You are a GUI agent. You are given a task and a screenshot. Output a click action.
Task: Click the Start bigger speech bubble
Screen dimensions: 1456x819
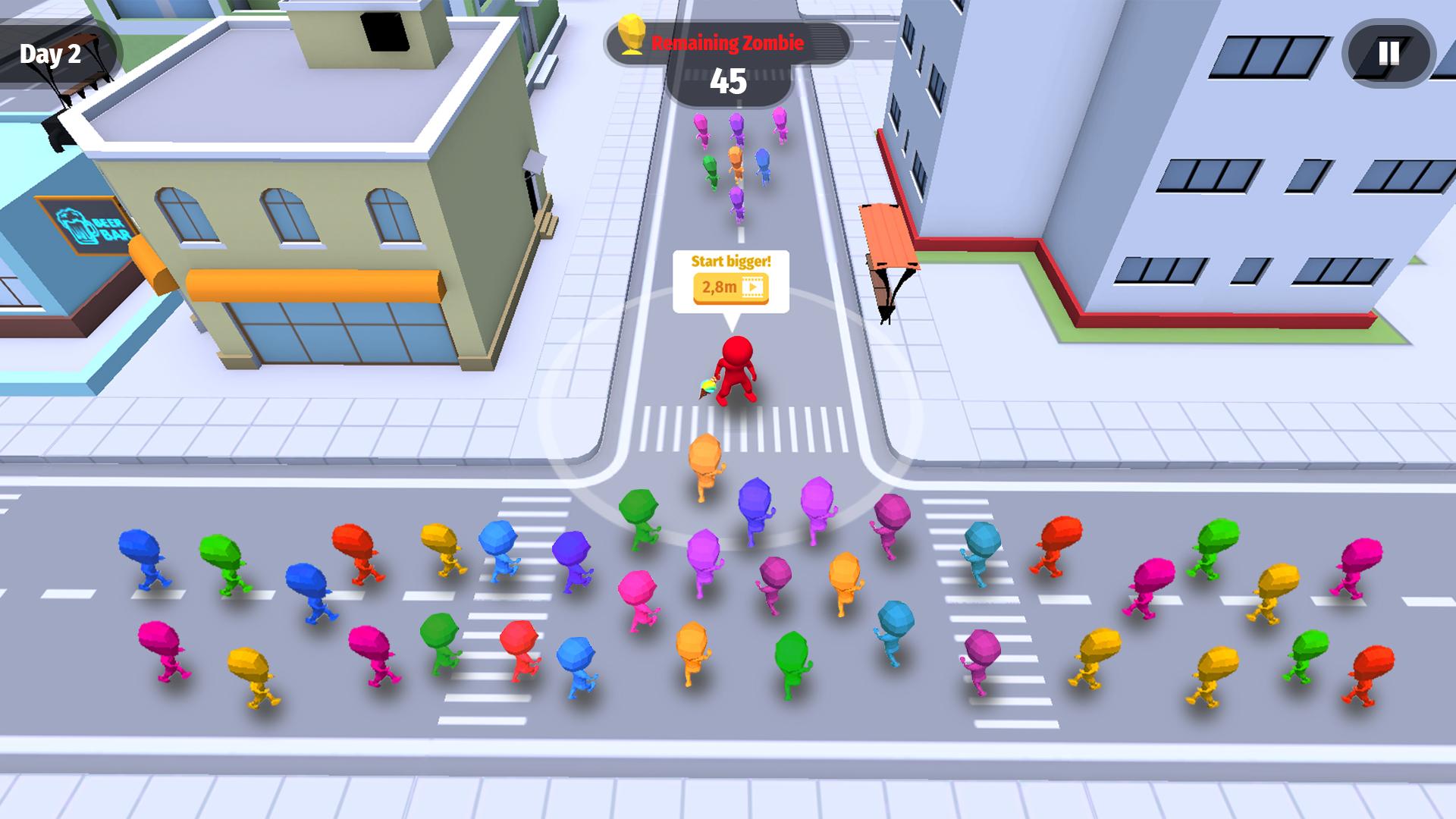pos(730,262)
